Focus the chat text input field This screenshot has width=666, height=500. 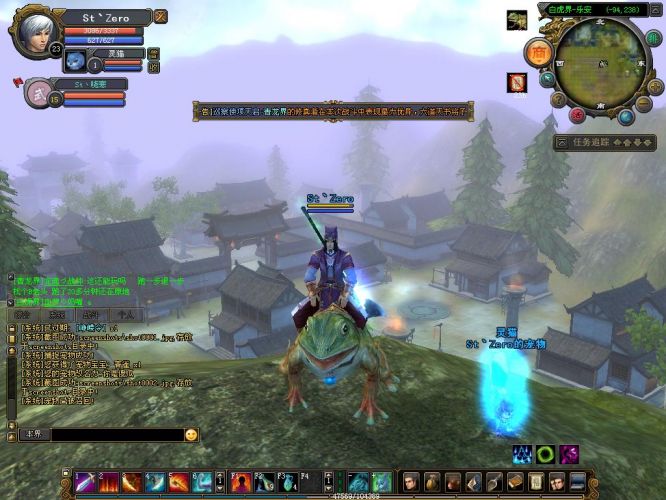pos(116,435)
